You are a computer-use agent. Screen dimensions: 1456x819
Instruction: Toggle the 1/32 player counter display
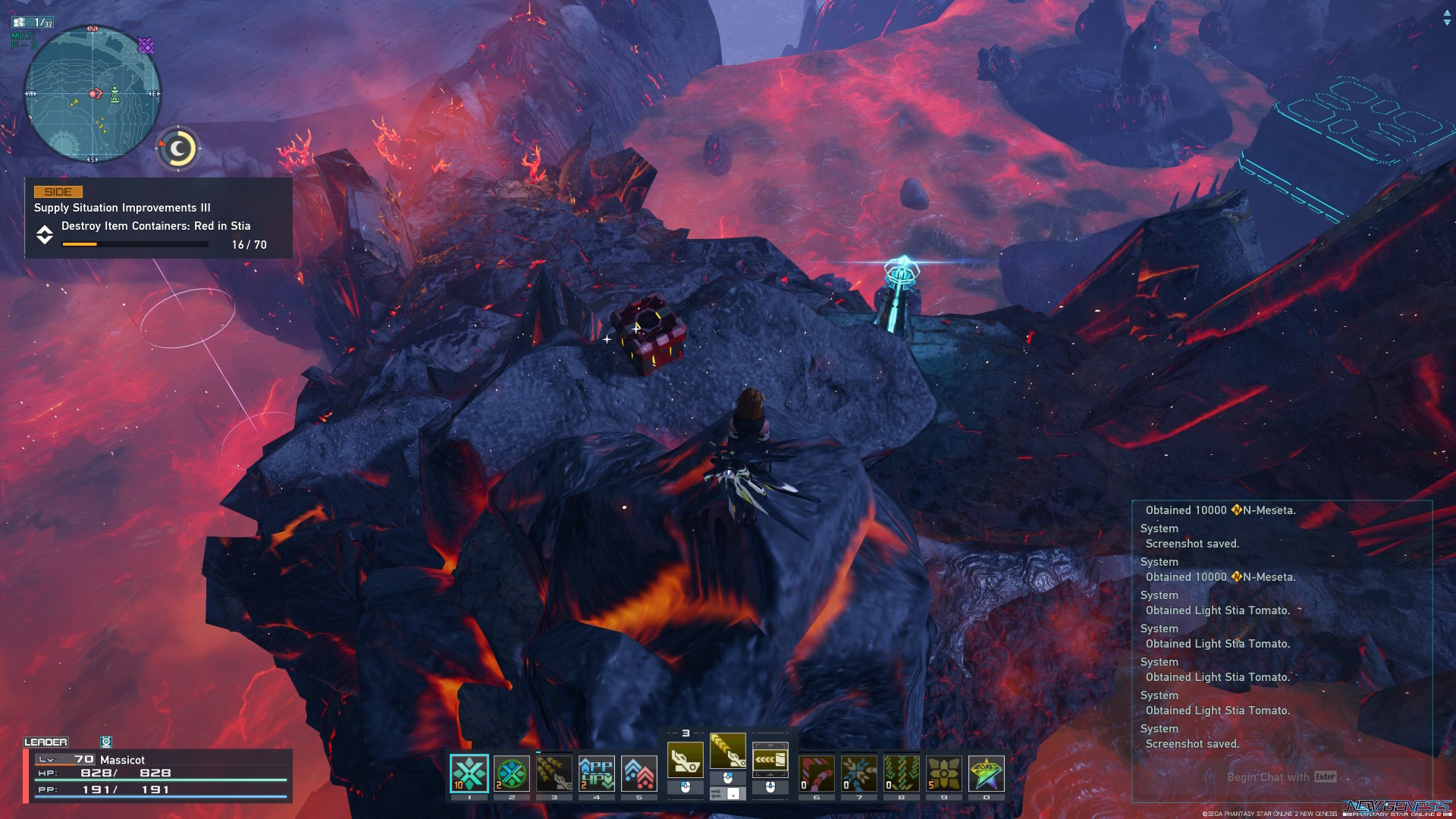click(x=33, y=22)
